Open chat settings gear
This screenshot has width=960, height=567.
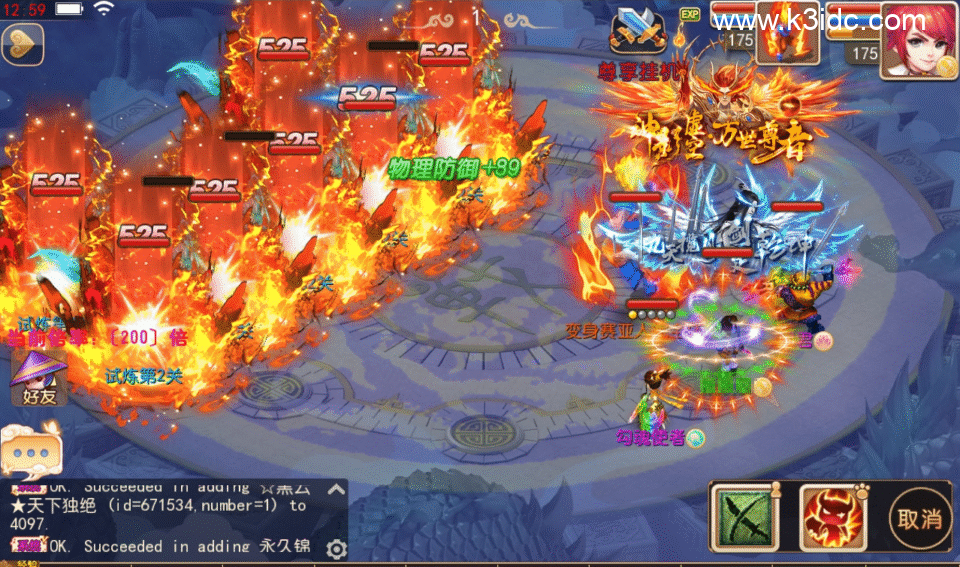click(336, 548)
